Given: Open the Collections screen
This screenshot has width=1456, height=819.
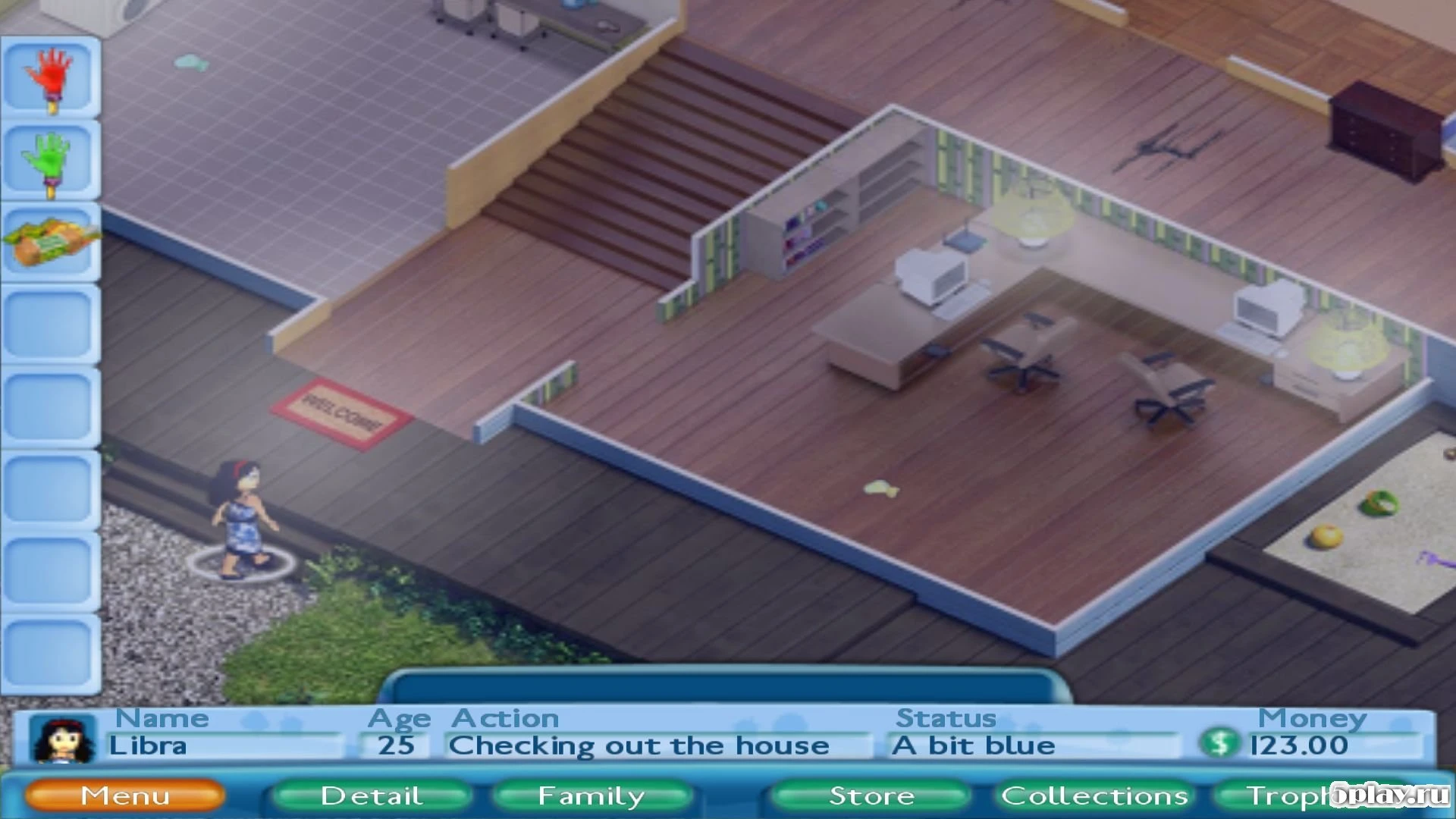Looking at the screenshot, I should [x=1095, y=795].
